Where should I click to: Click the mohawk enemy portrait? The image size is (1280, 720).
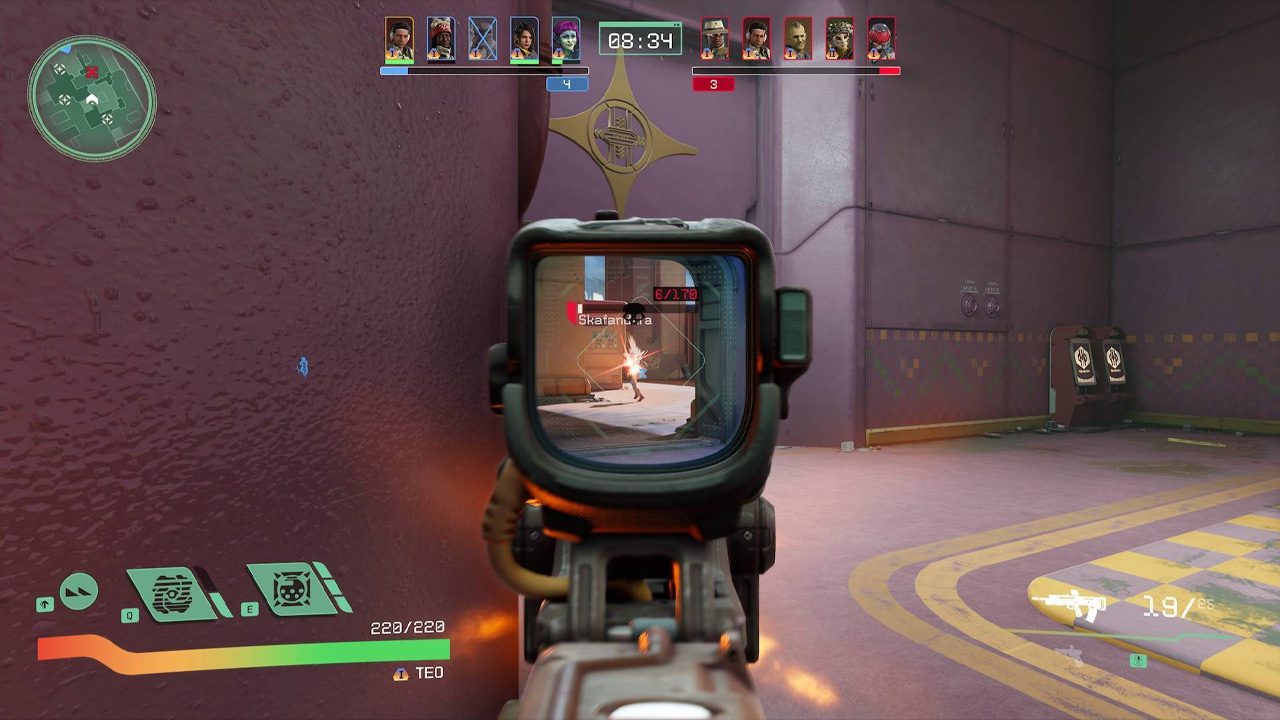coord(798,39)
